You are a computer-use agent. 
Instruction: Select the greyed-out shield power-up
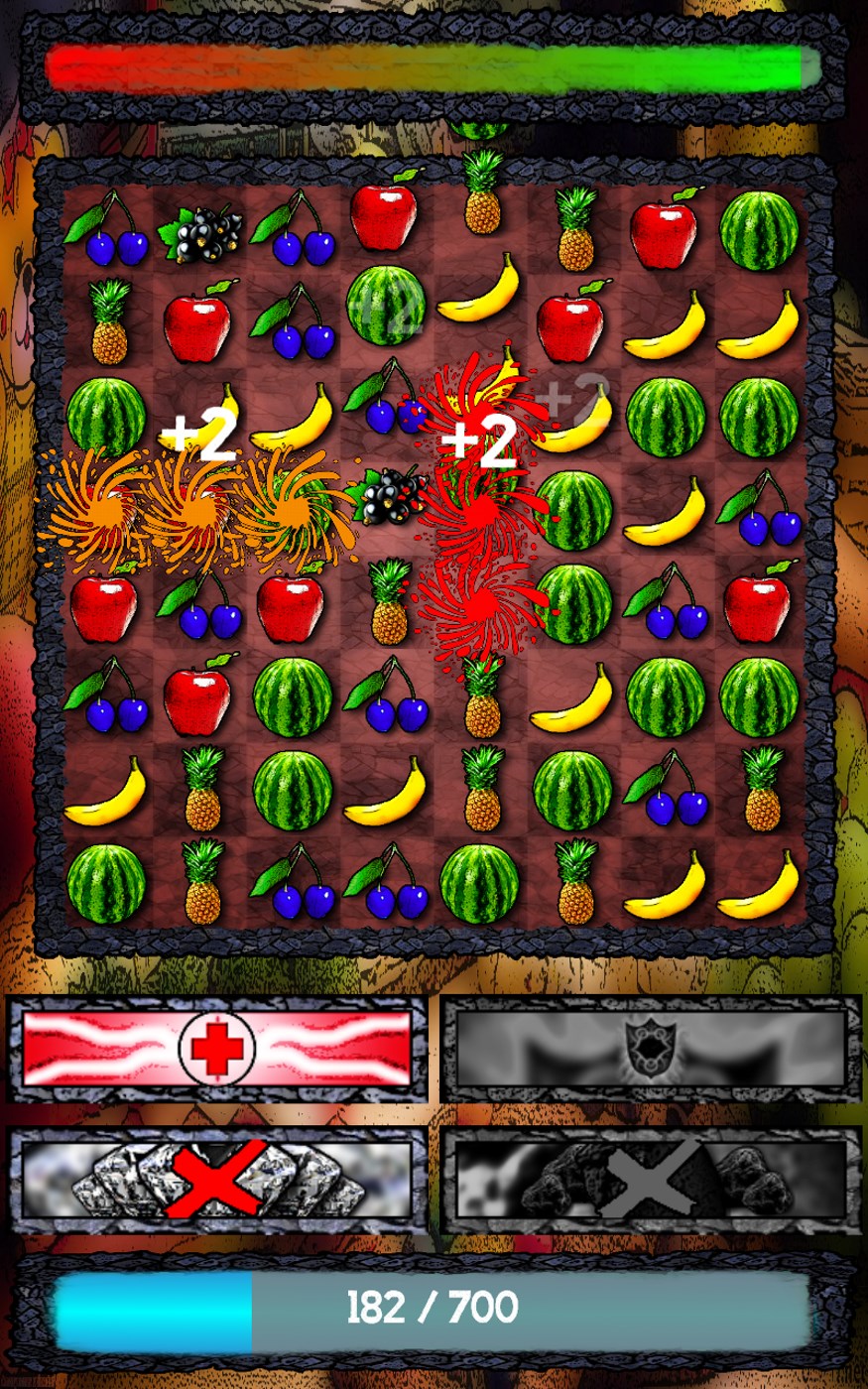click(651, 1048)
